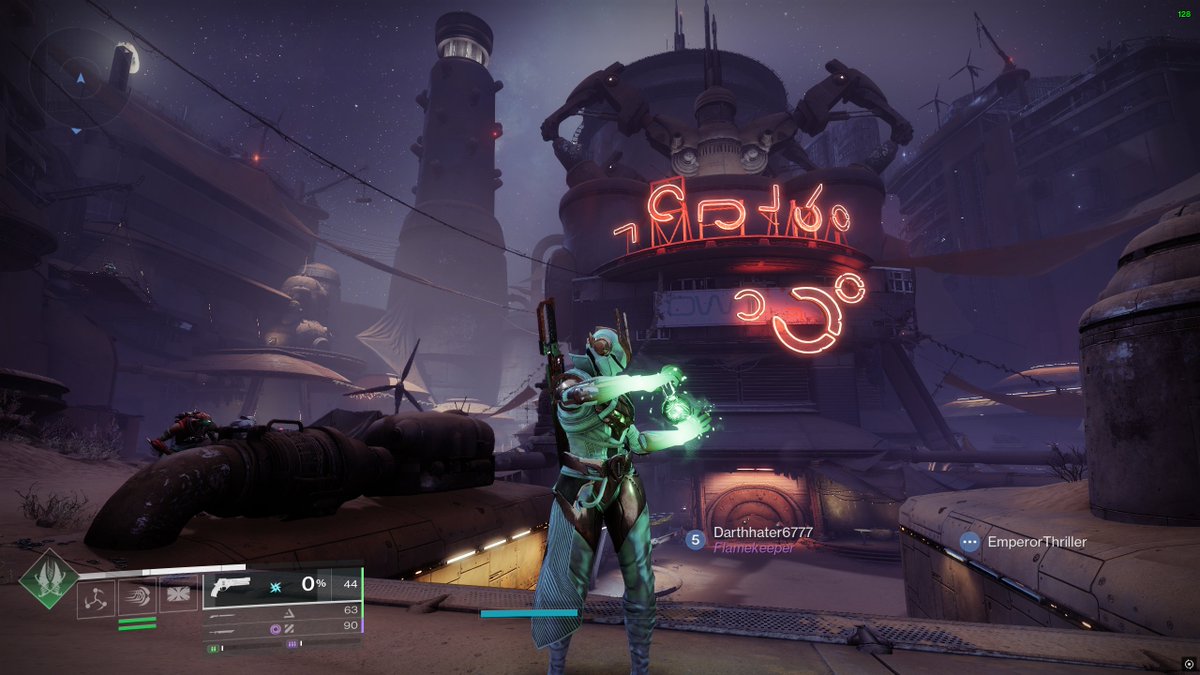
Task: Choose the heavy weapon row with 90 ammo
Action: [x=282, y=626]
